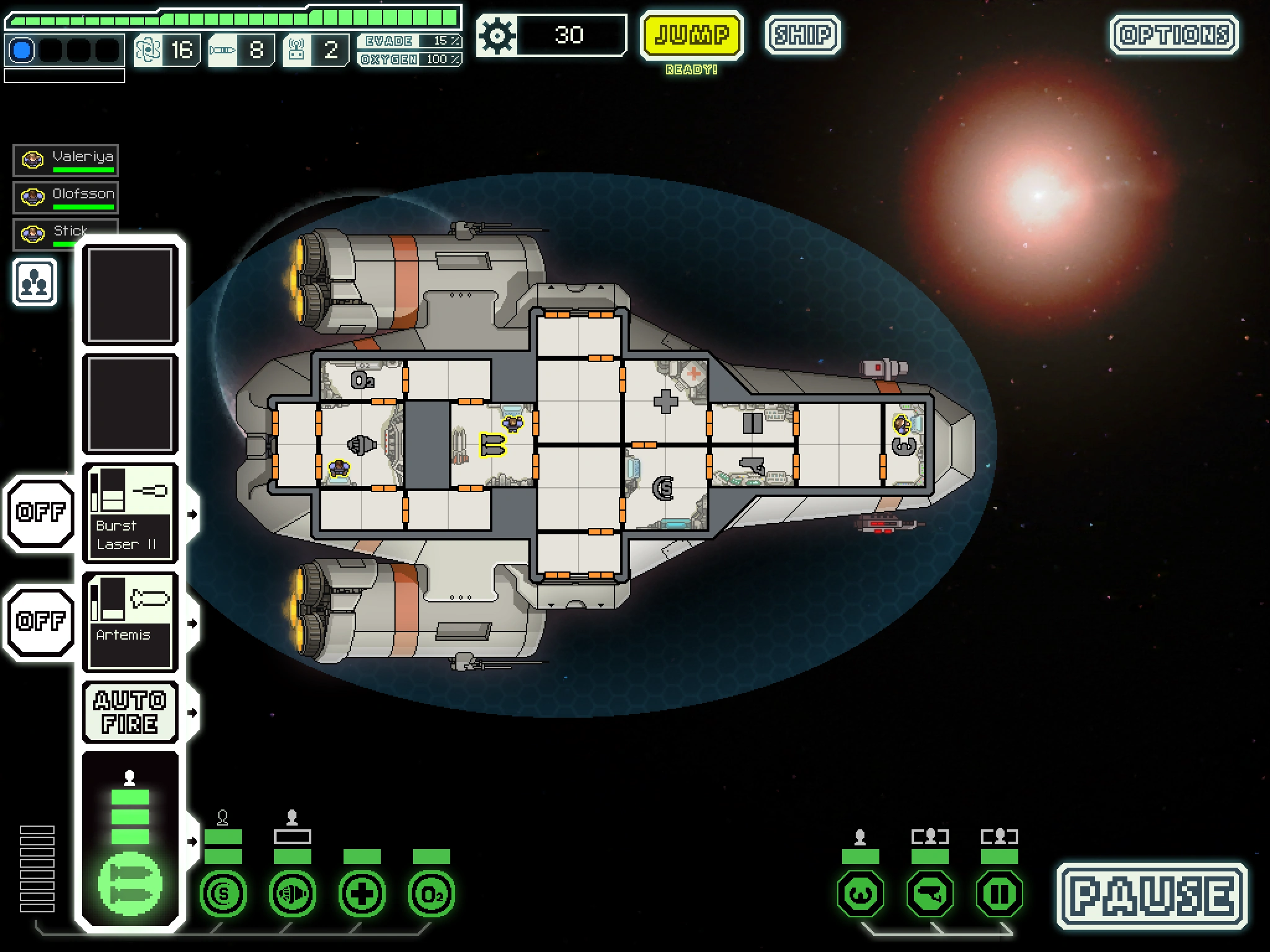Image resolution: width=1270 pixels, height=952 pixels.
Task: Pause the game with PAUSE button
Action: coord(1152,896)
